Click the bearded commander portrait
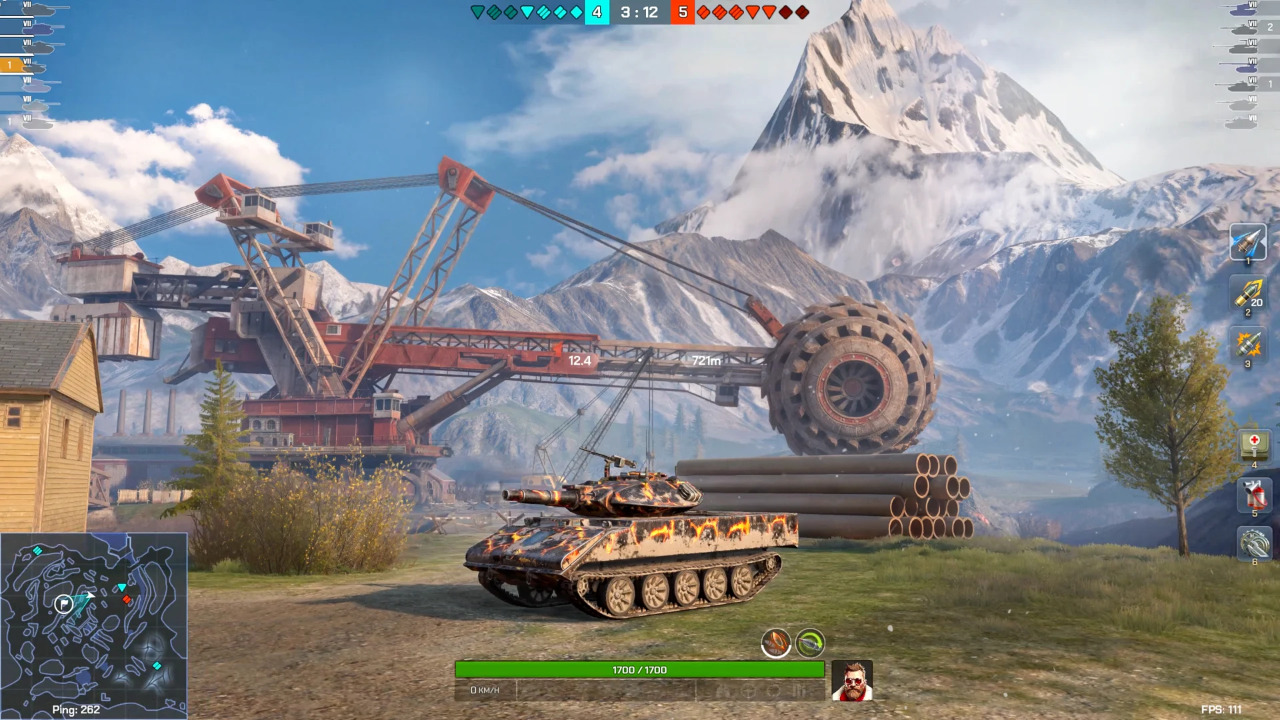This screenshot has height=720, width=1280. (x=852, y=680)
